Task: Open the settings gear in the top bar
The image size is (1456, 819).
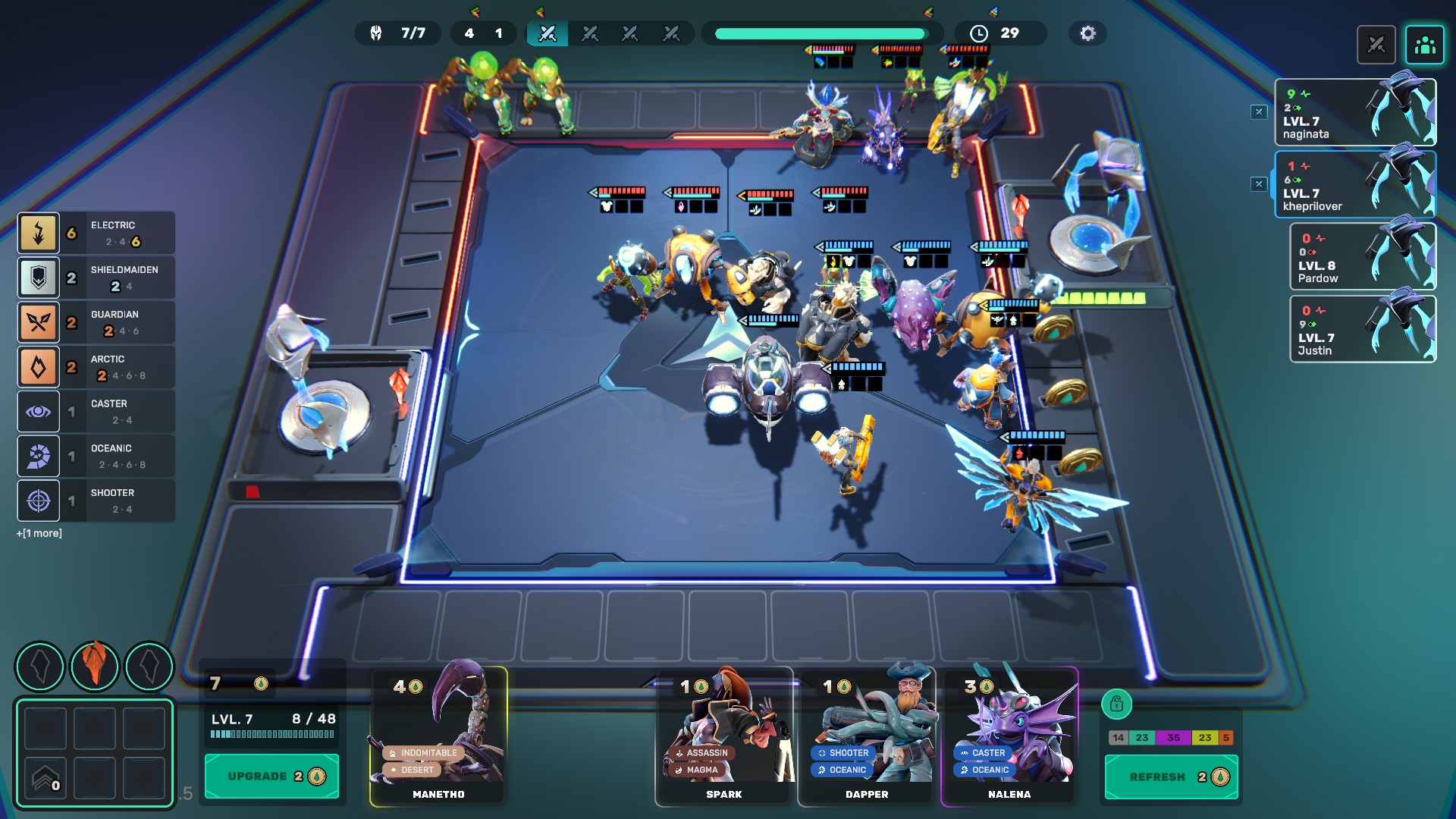Action: tap(1087, 33)
